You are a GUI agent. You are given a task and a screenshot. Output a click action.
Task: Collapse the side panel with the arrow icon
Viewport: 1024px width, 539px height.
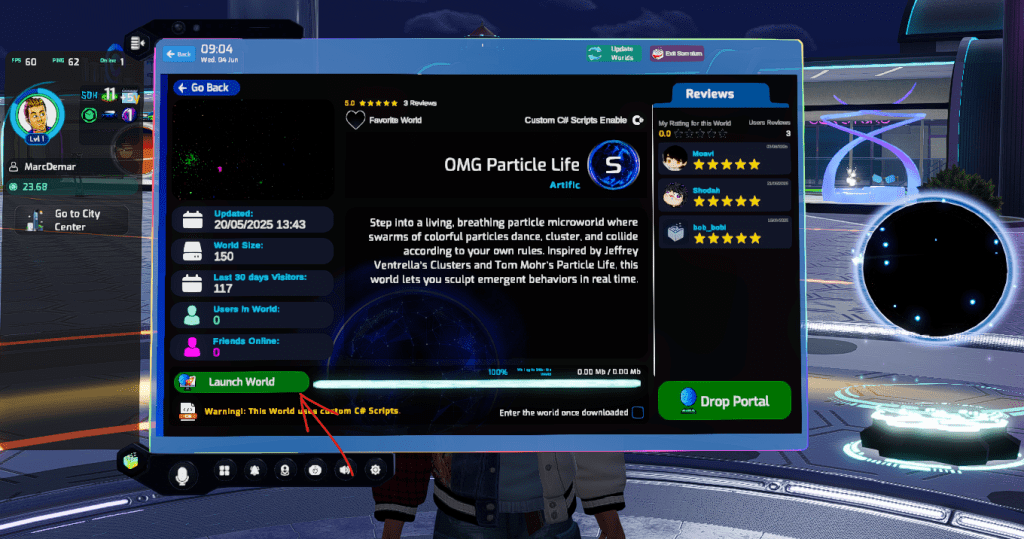(137, 42)
